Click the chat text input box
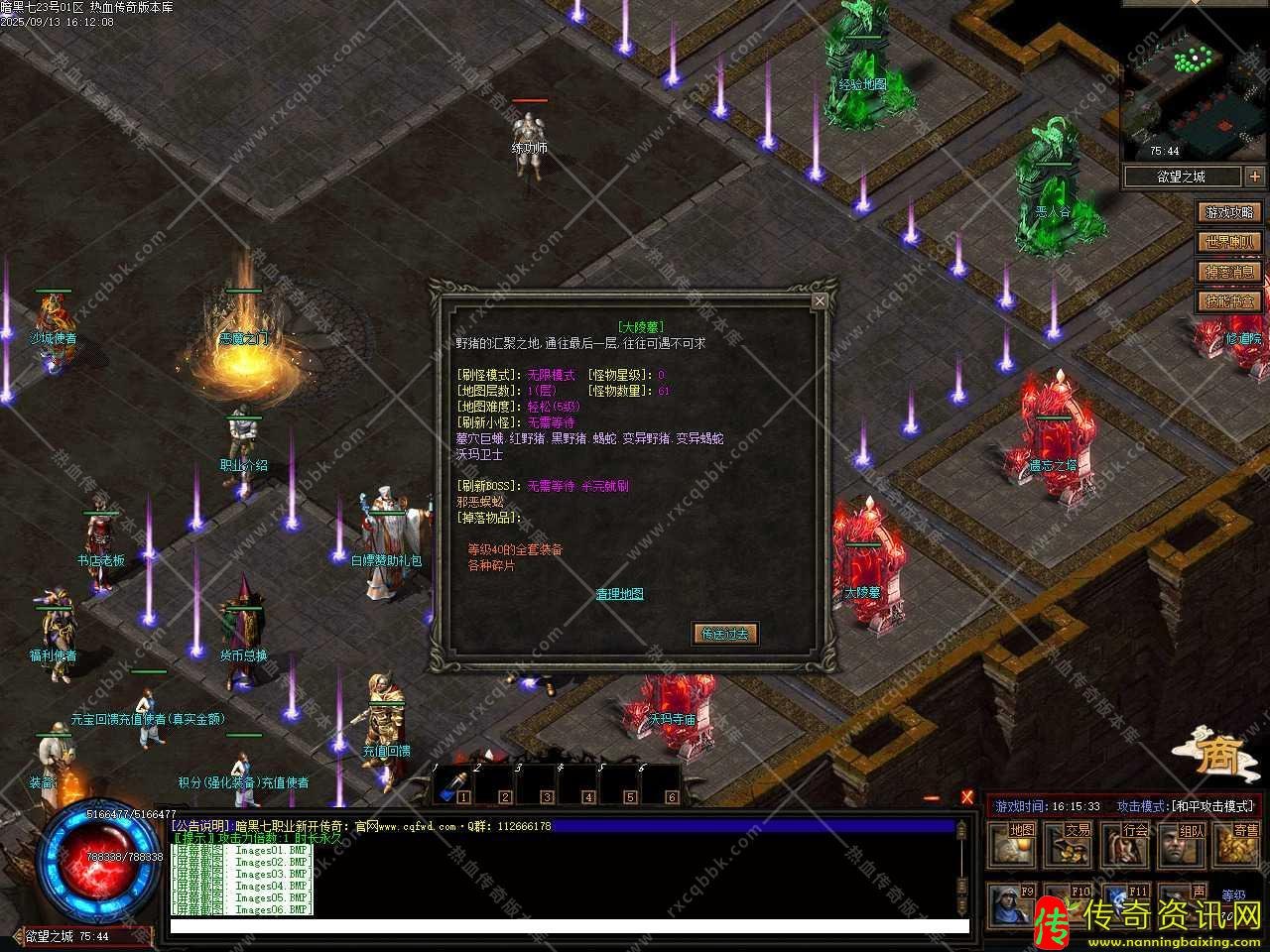Viewport: 1270px width, 952px height. pos(570,926)
